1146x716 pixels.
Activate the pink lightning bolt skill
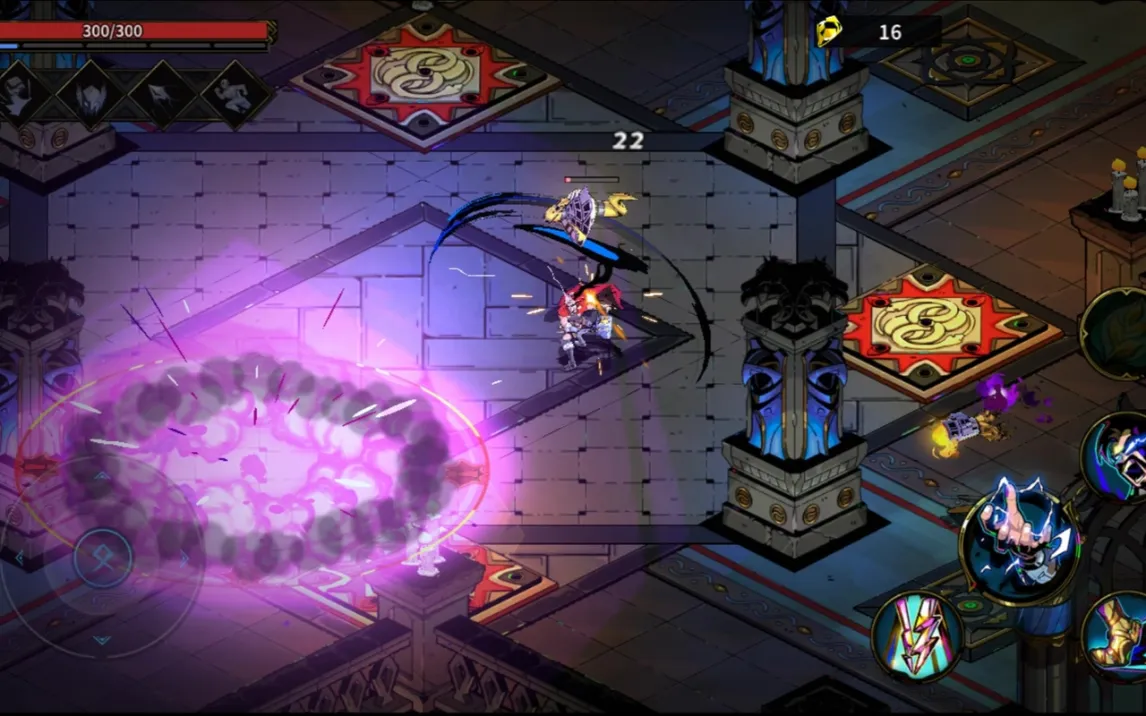point(916,636)
